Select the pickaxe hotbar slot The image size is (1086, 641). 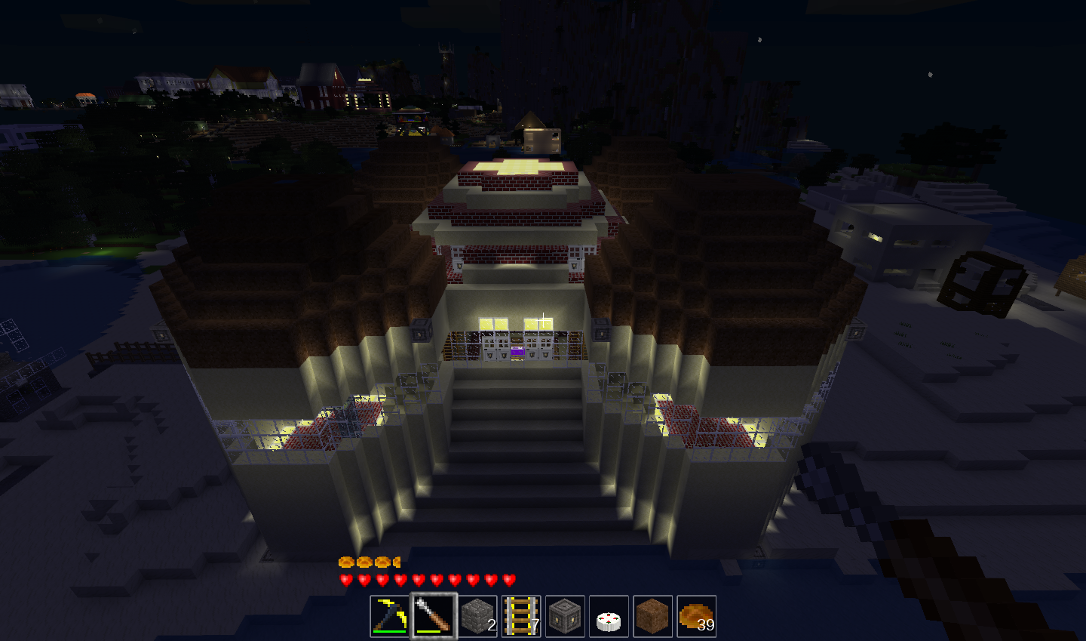pyautogui.click(x=390, y=616)
